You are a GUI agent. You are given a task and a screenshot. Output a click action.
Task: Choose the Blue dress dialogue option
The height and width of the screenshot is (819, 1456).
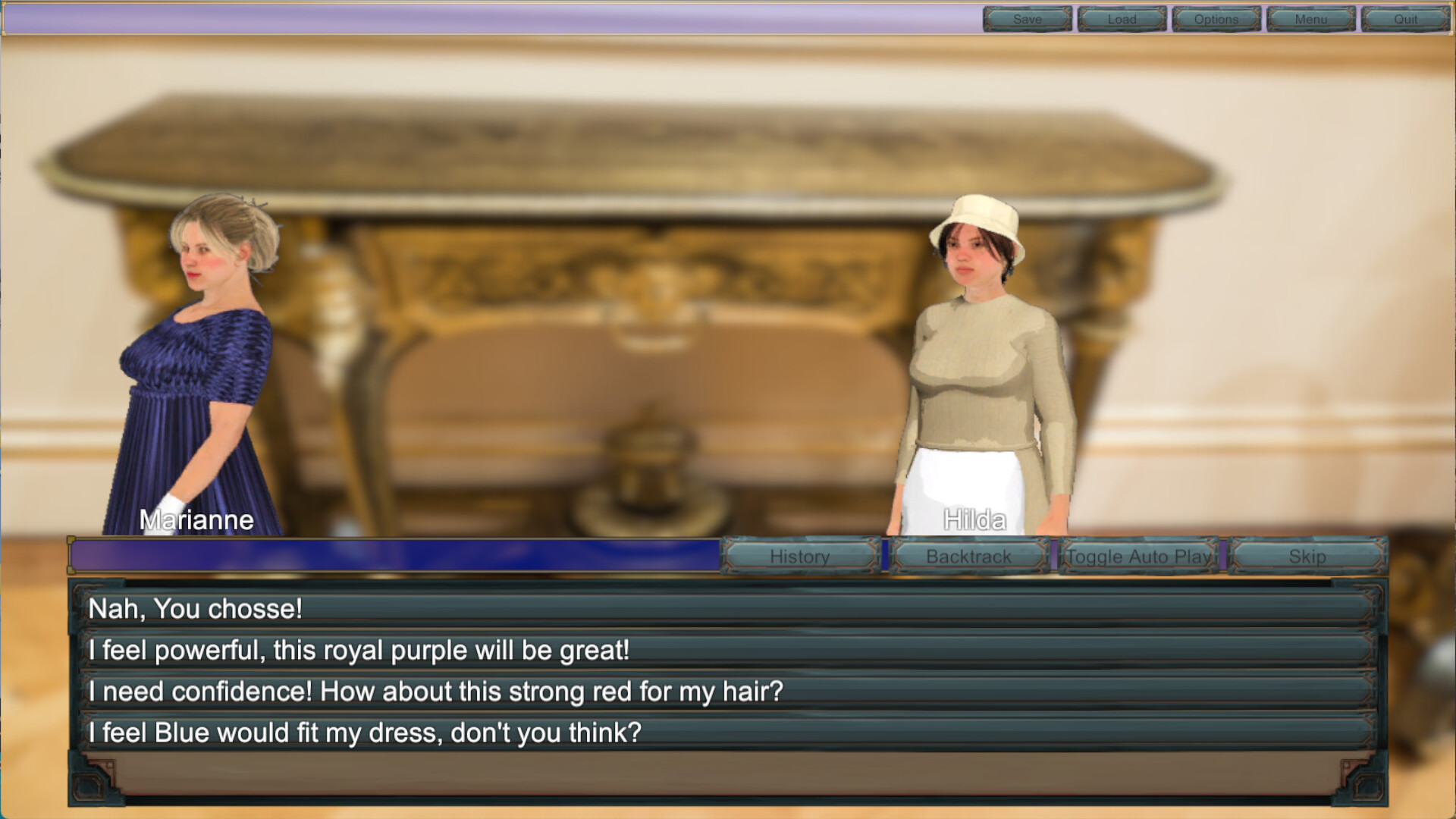click(728, 733)
